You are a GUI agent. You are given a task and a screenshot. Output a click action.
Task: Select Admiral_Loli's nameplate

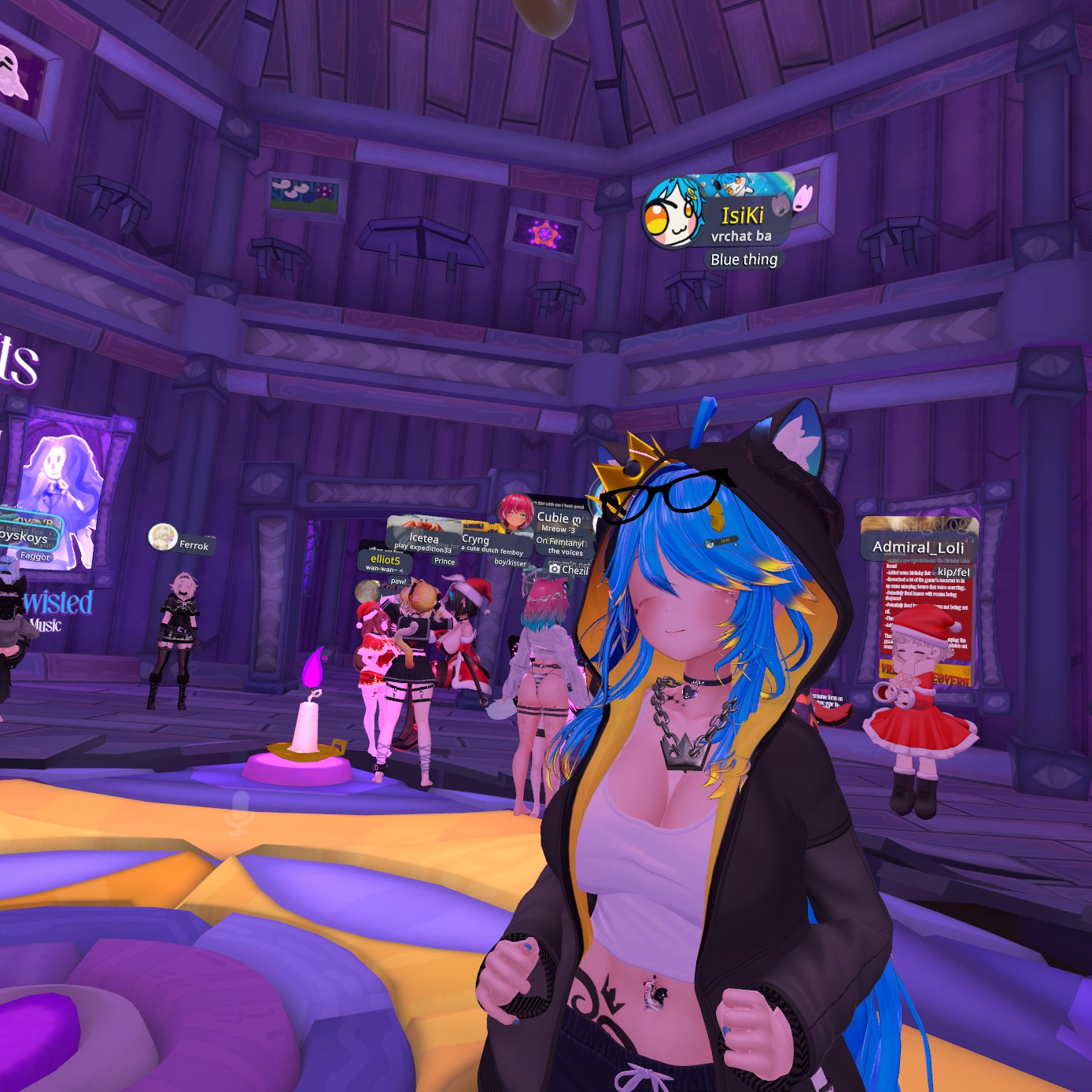pos(918,546)
